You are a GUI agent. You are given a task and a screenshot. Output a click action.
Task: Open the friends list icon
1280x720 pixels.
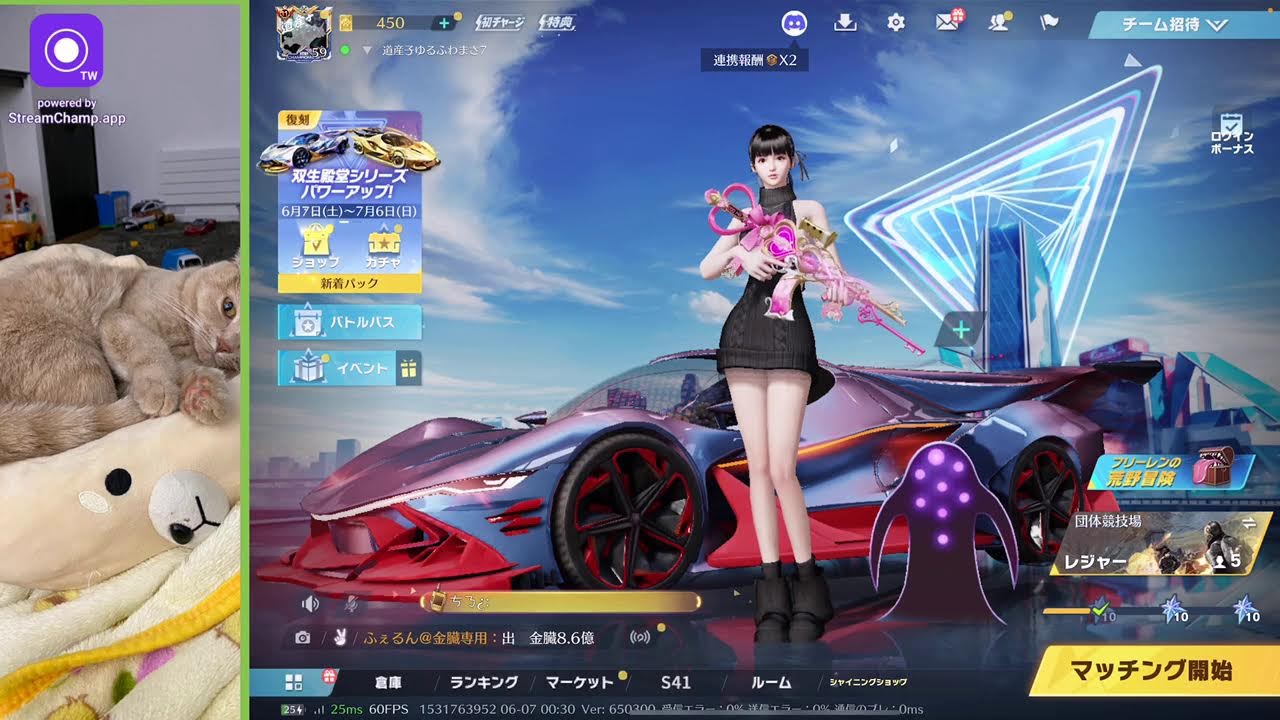pos(998,23)
